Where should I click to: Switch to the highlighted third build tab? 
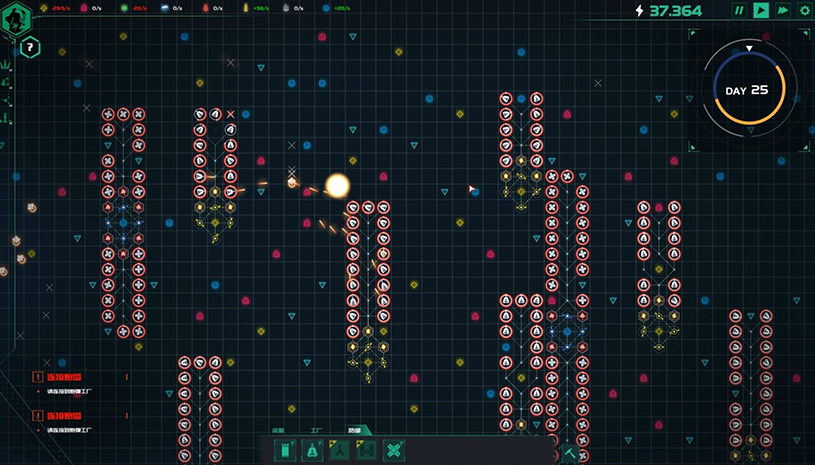tap(355, 431)
